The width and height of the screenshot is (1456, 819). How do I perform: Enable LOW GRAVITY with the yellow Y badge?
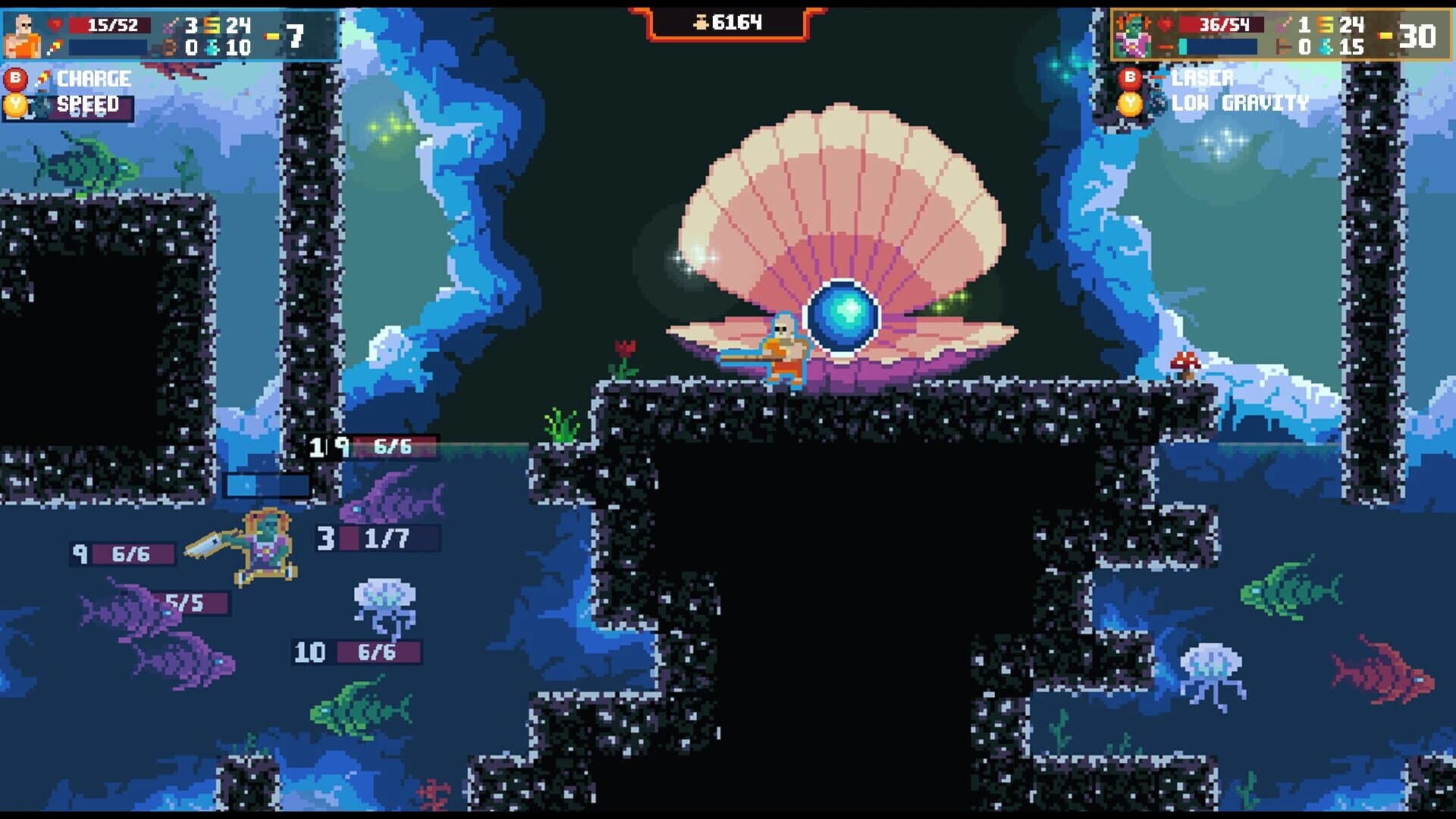[1130, 103]
